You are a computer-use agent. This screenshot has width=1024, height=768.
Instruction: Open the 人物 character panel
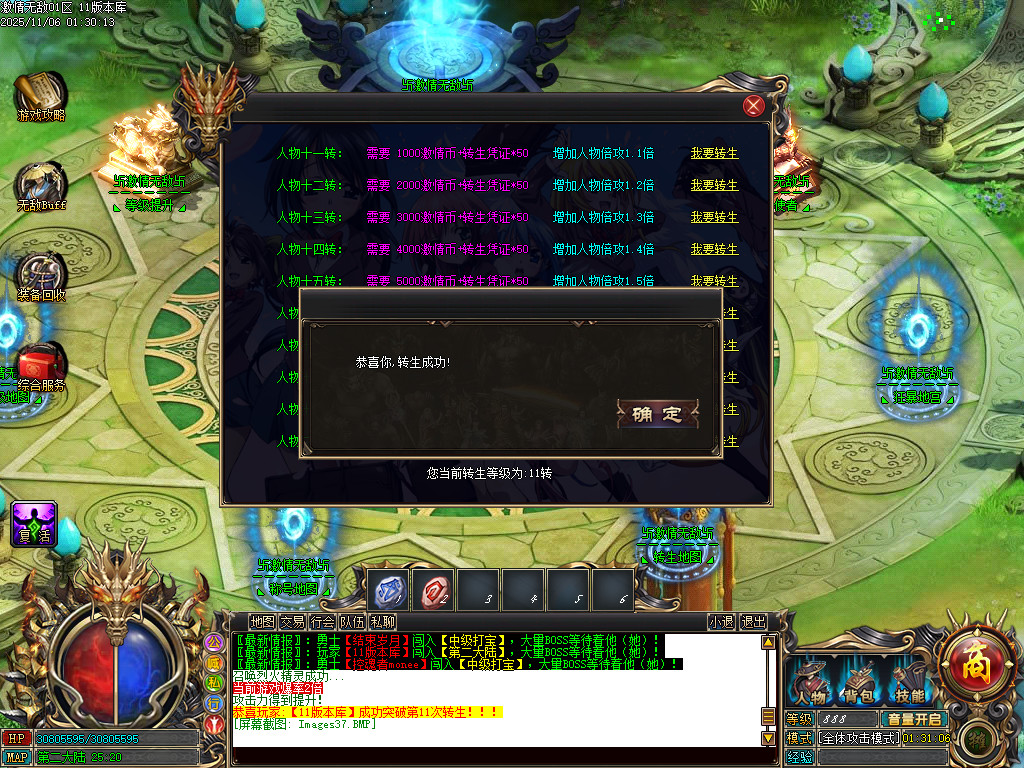point(811,682)
